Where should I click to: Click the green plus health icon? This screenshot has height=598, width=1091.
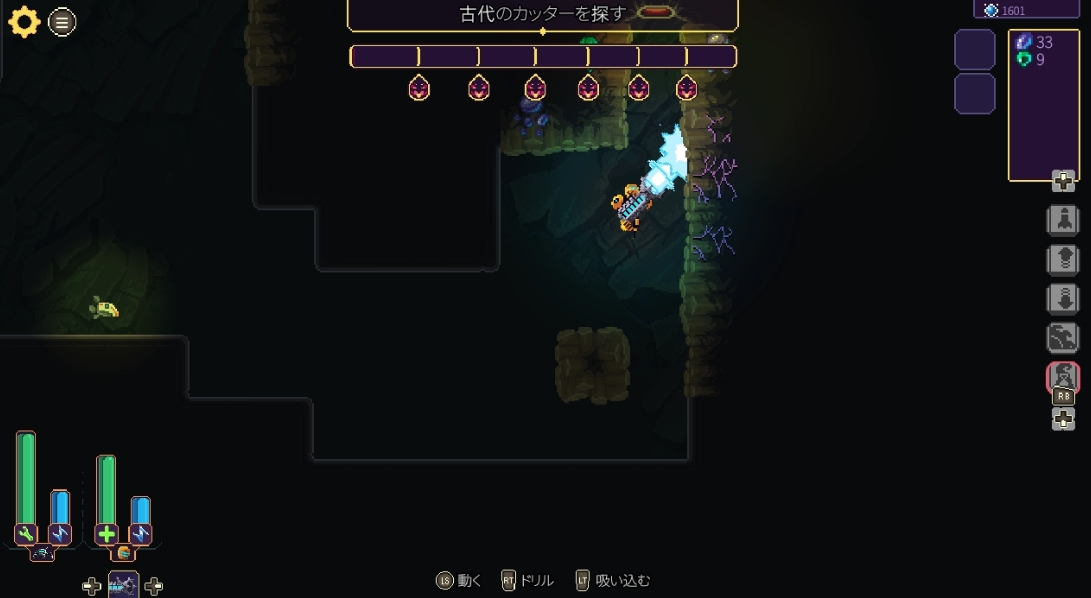106,534
